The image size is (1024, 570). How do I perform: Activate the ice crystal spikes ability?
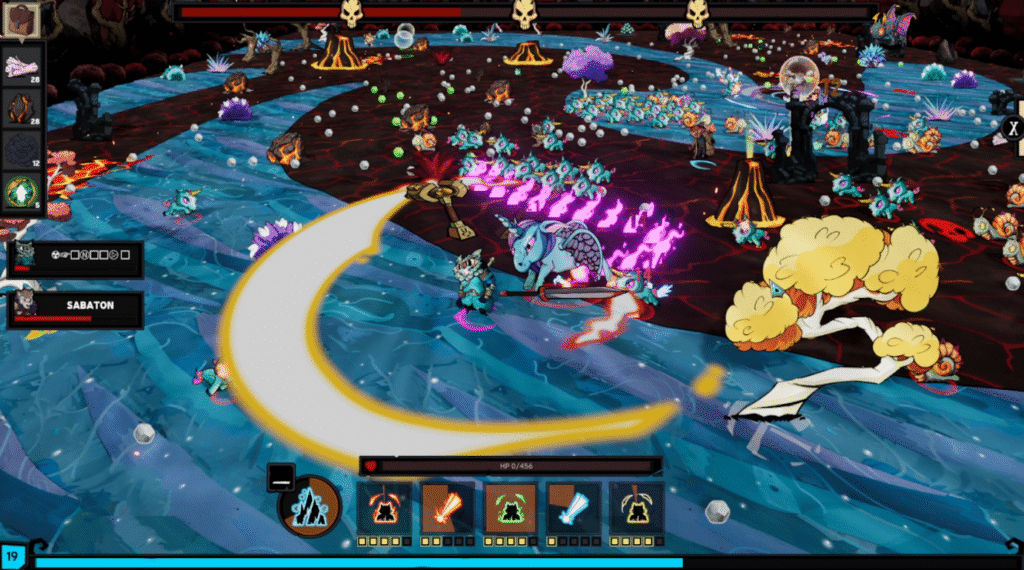point(311,506)
